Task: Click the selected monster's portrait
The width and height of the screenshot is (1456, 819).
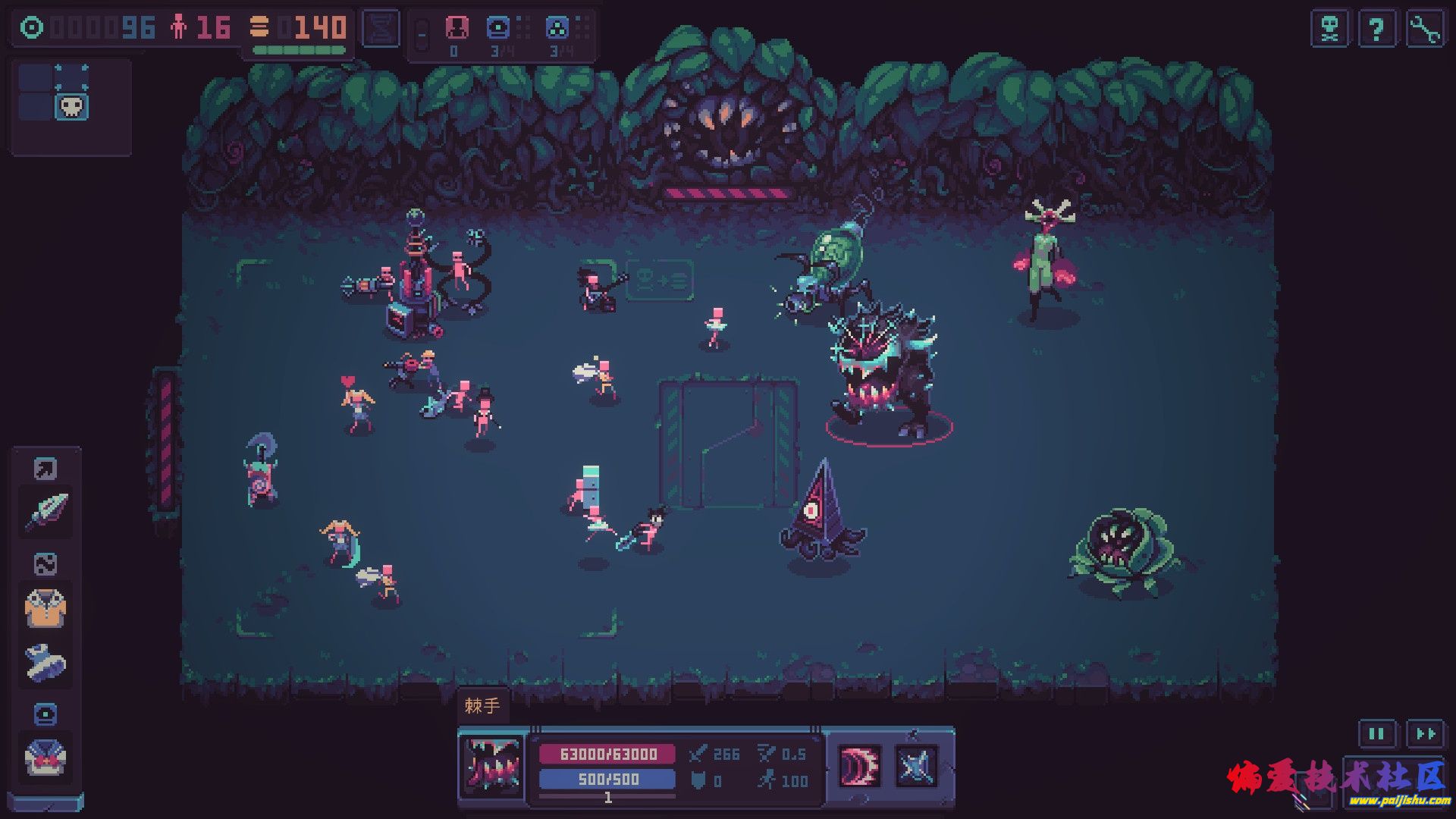Action: click(x=492, y=764)
